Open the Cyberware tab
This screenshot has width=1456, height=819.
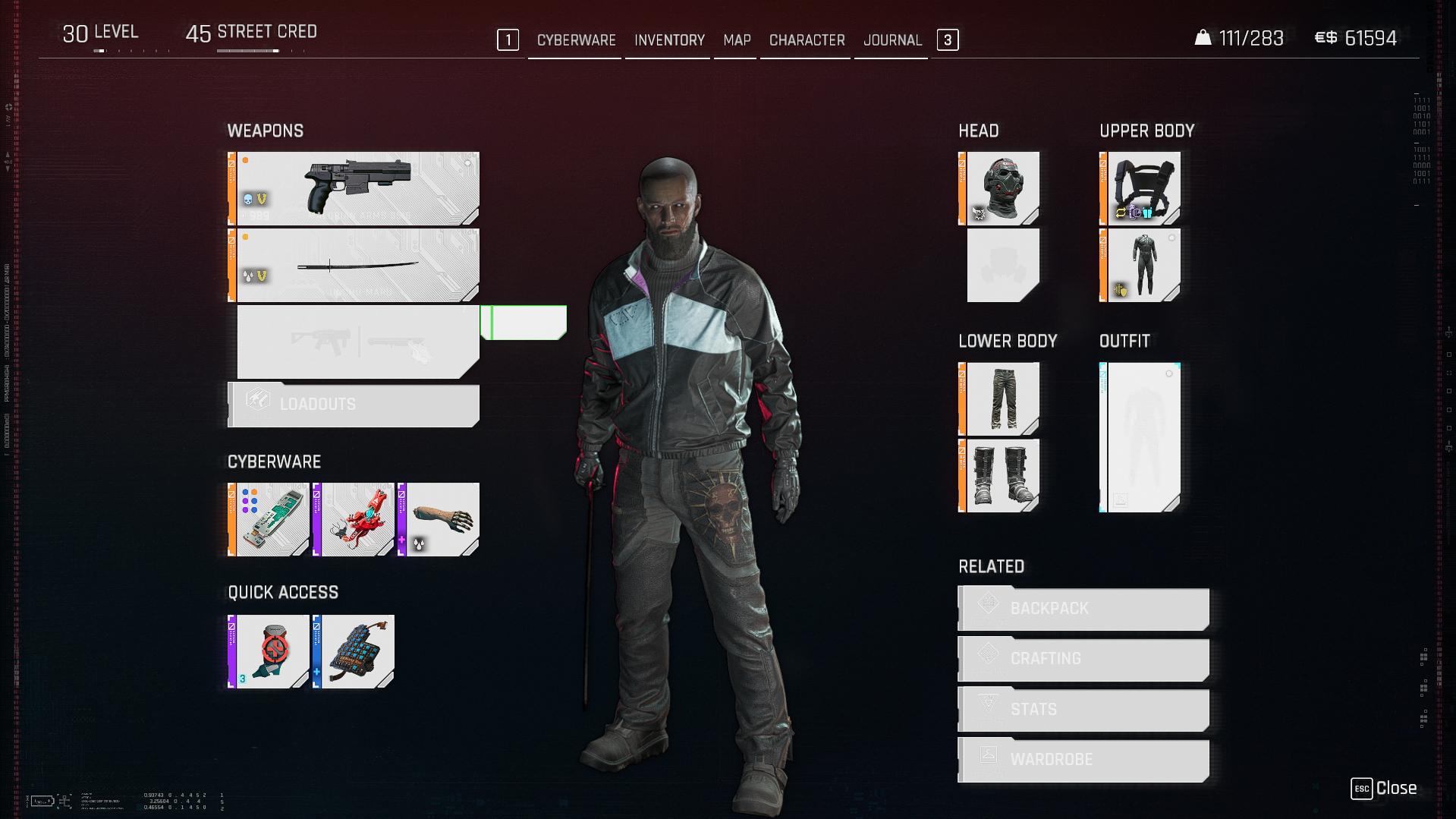[x=576, y=40]
